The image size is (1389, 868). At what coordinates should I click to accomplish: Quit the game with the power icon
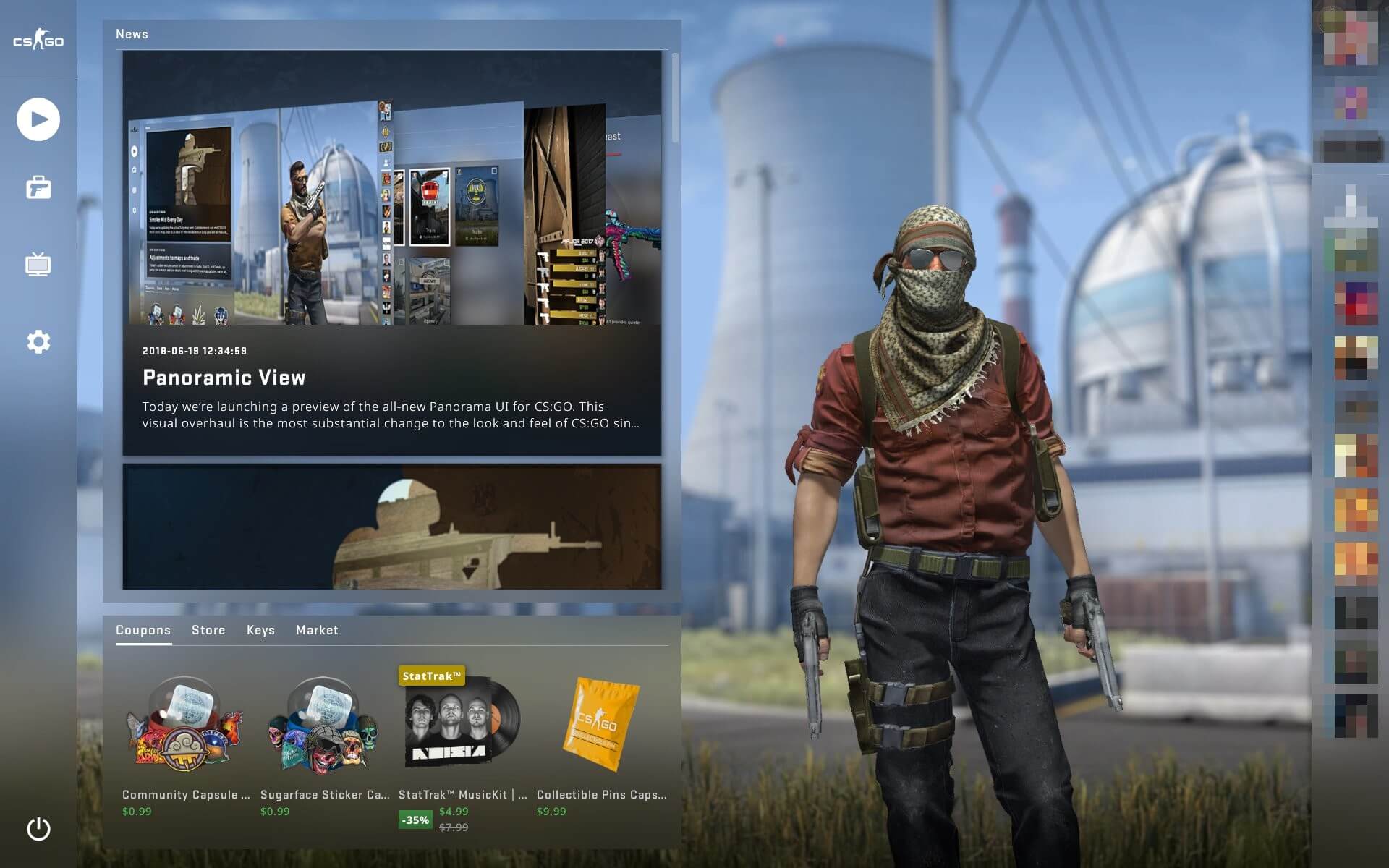tap(38, 829)
